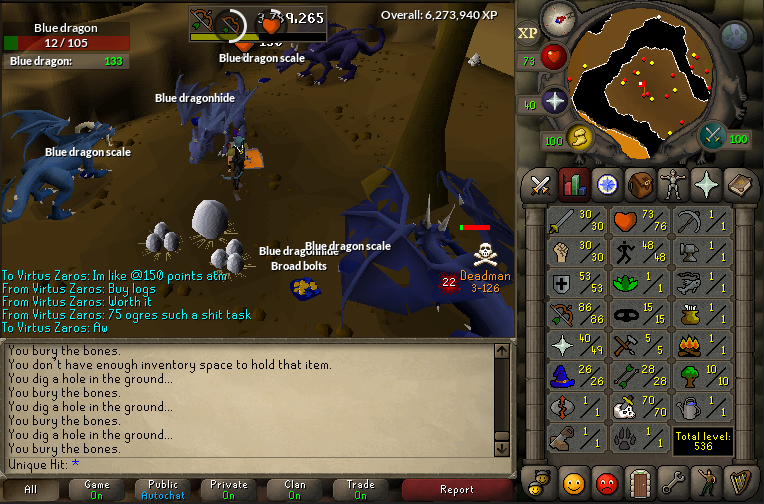
Task: Open the world map globe orb
Action: tap(735, 37)
